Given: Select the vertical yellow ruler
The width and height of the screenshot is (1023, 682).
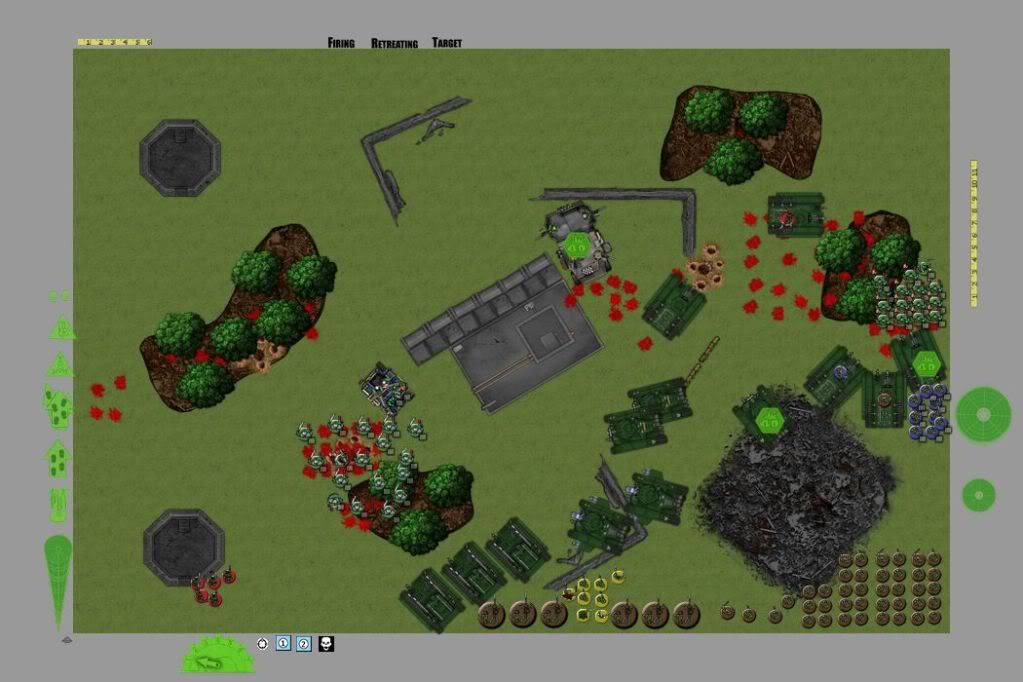Looking at the screenshot, I should pyautogui.click(x=974, y=232).
